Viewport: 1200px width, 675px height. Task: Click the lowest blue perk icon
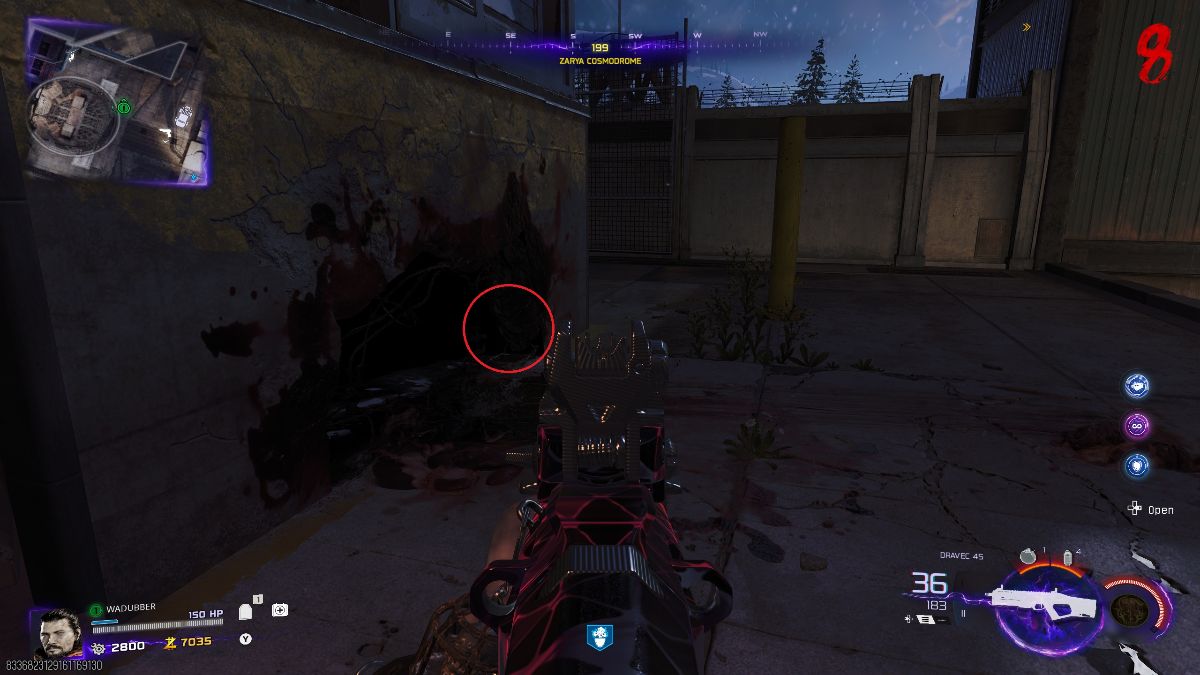1136,465
